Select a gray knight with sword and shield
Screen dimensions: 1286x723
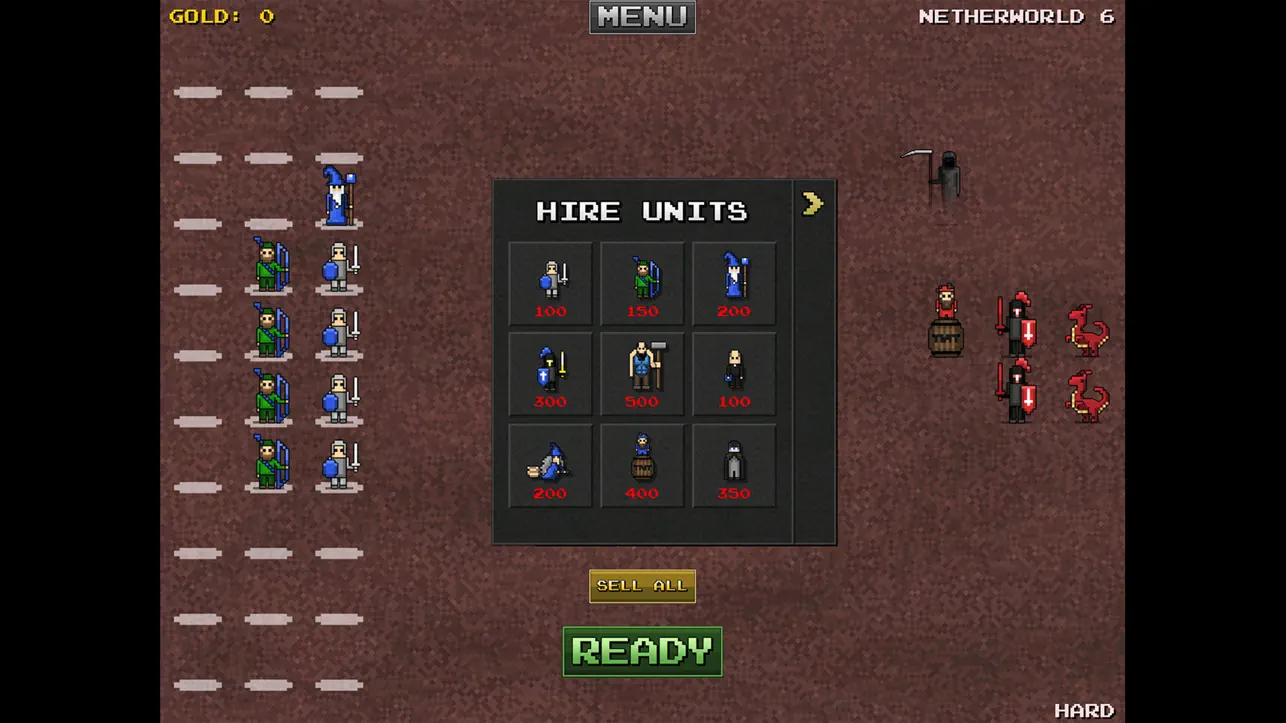[337, 268]
